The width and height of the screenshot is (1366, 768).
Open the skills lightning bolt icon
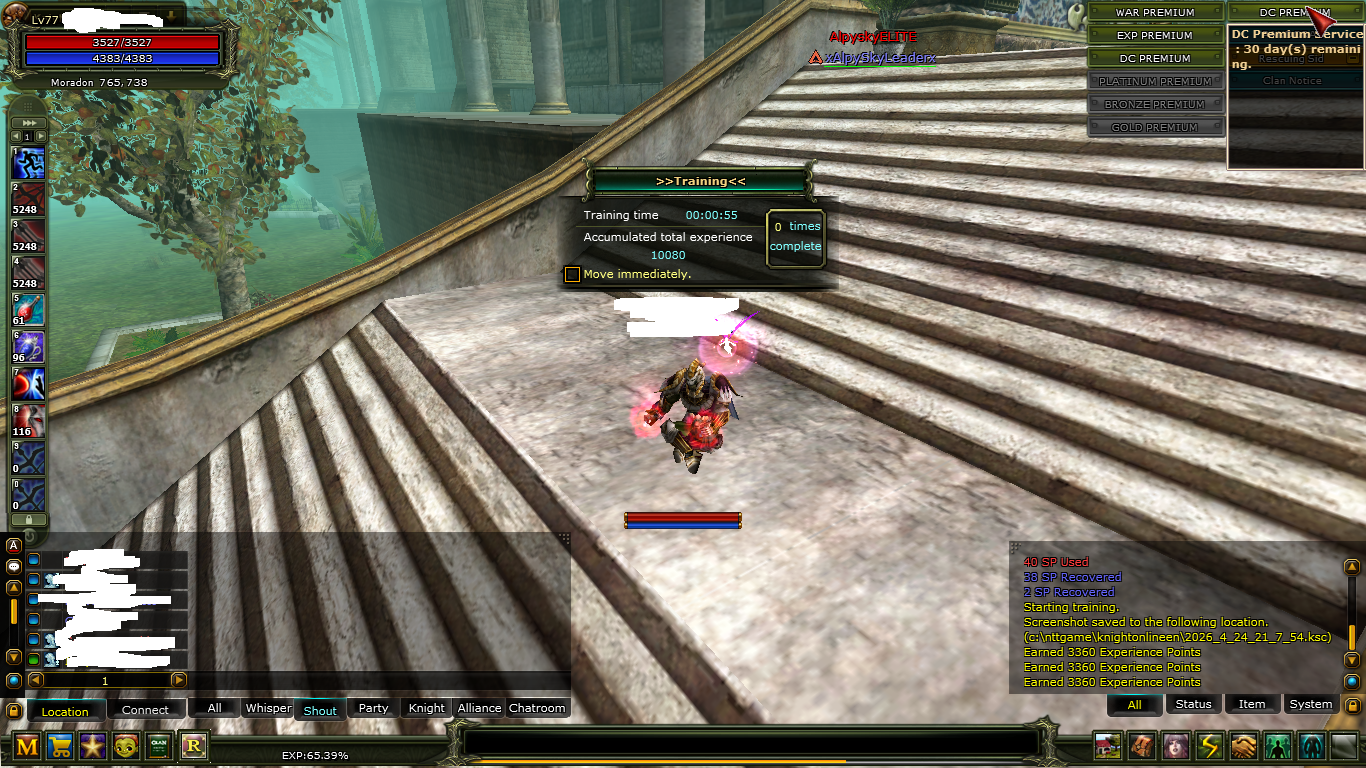1210,746
